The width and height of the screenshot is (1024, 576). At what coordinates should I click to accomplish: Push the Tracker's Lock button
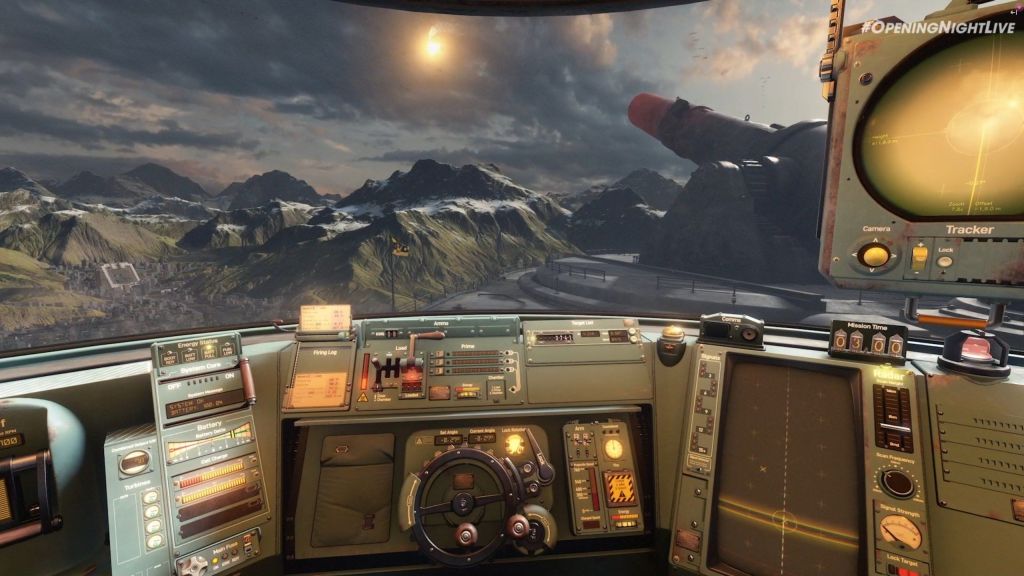click(944, 262)
